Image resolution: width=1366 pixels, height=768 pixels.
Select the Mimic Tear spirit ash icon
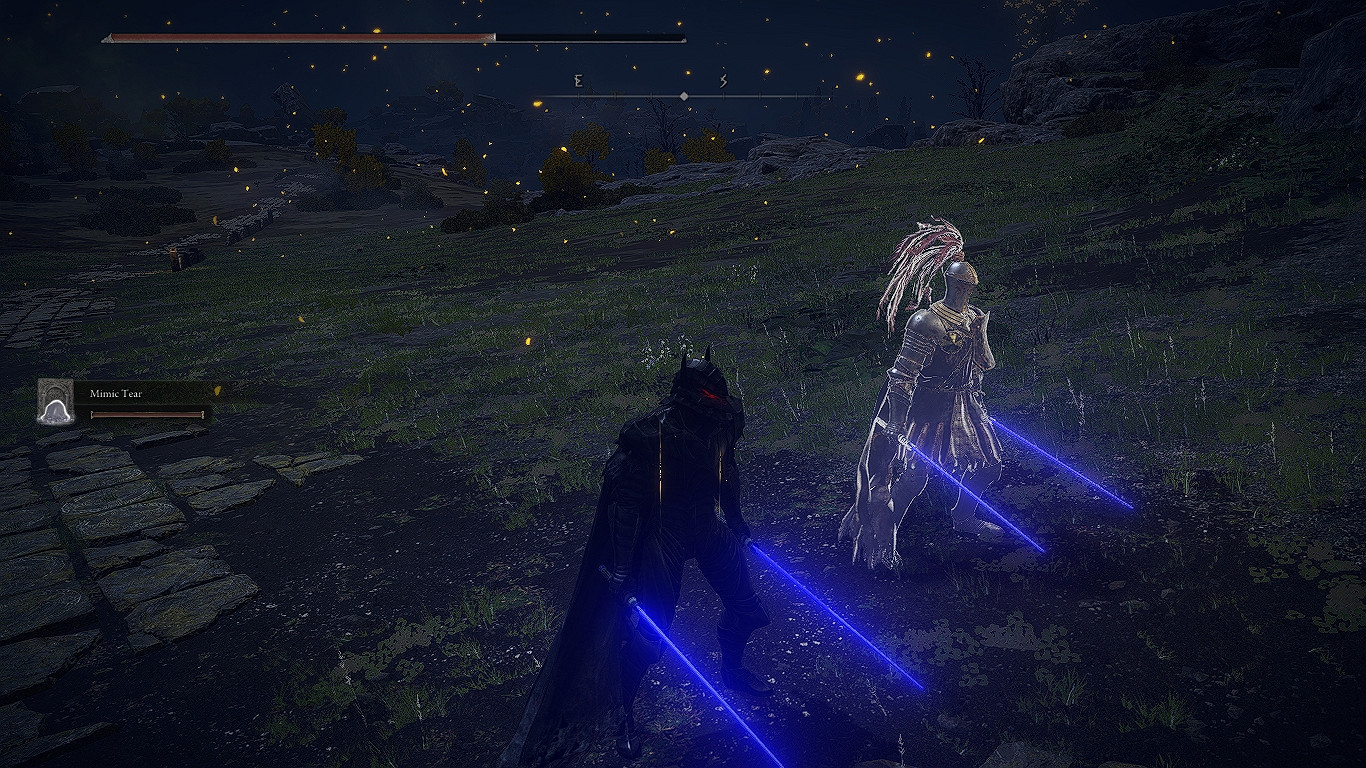coord(57,400)
